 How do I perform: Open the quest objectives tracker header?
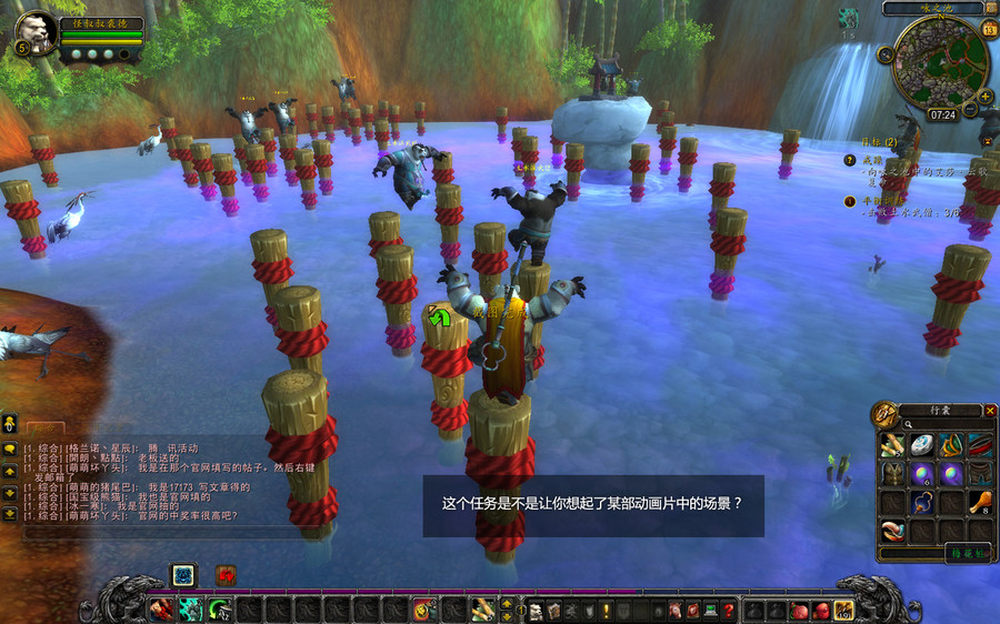[858, 142]
